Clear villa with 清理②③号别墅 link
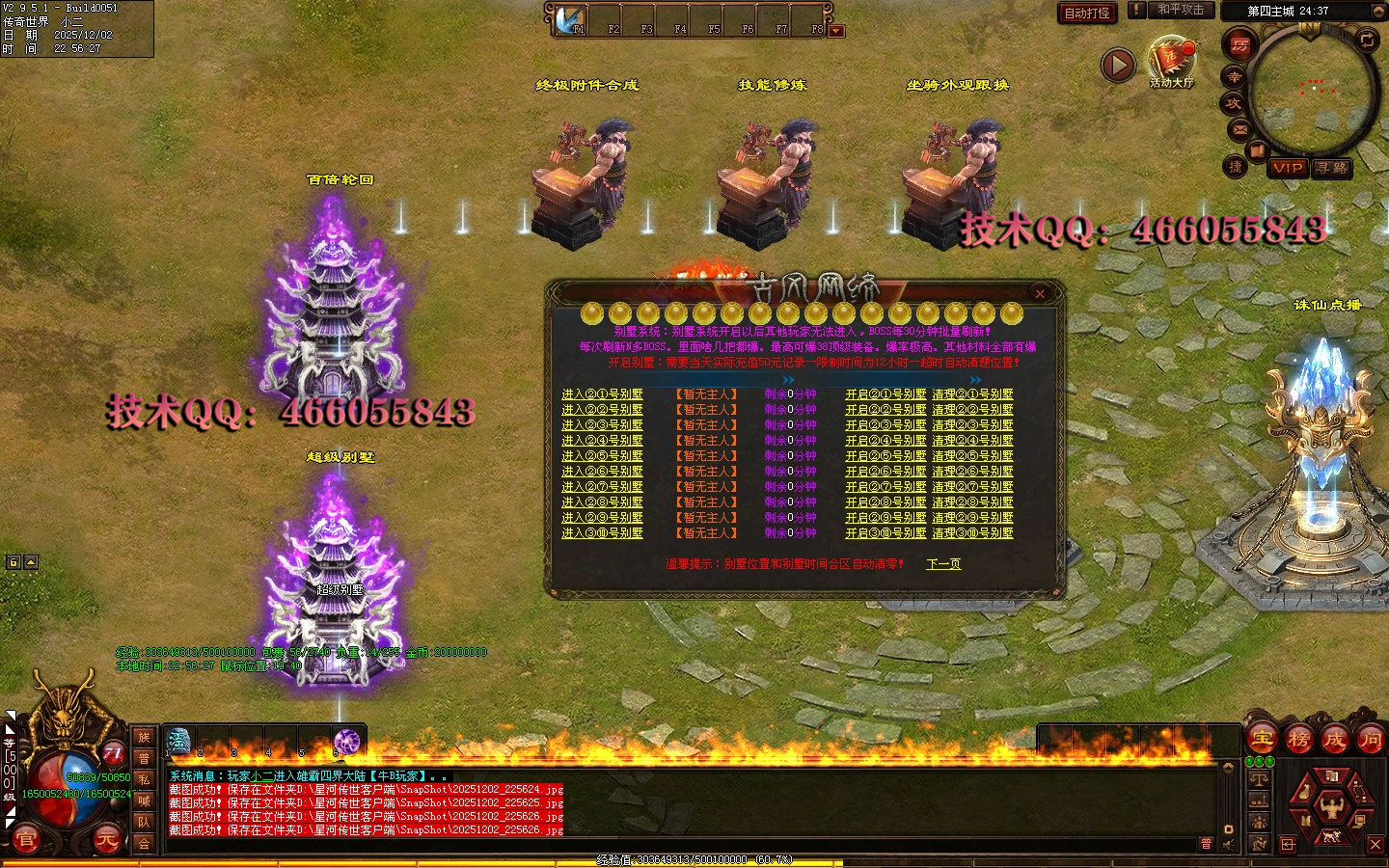Image resolution: width=1389 pixels, height=868 pixels. pyautogui.click(x=972, y=425)
